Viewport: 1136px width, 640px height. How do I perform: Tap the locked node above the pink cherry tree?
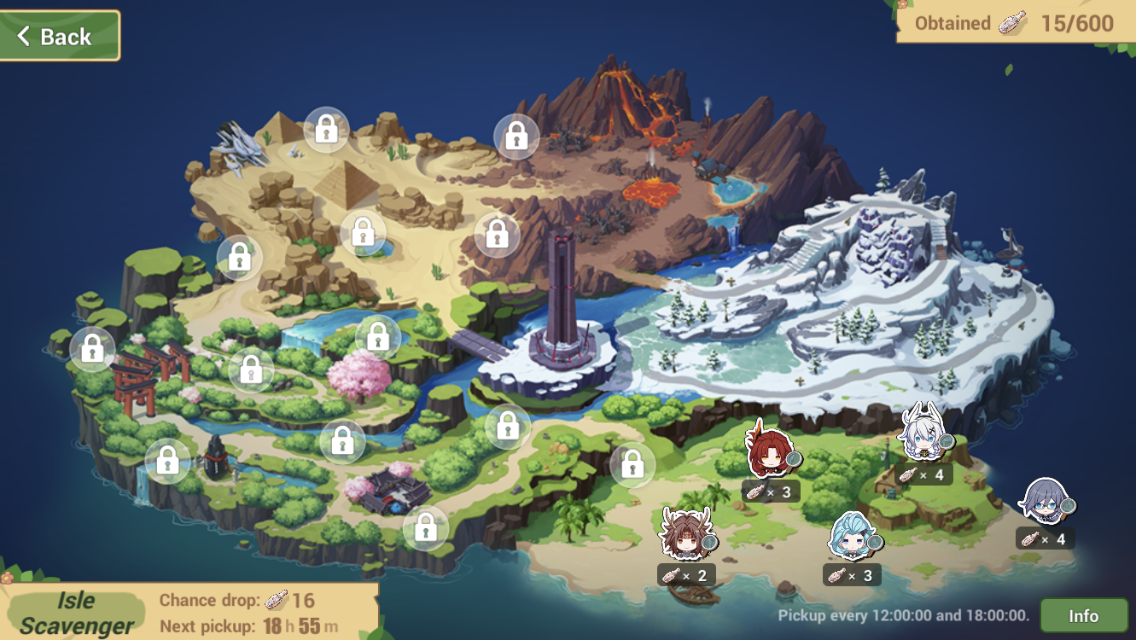(378, 337)
